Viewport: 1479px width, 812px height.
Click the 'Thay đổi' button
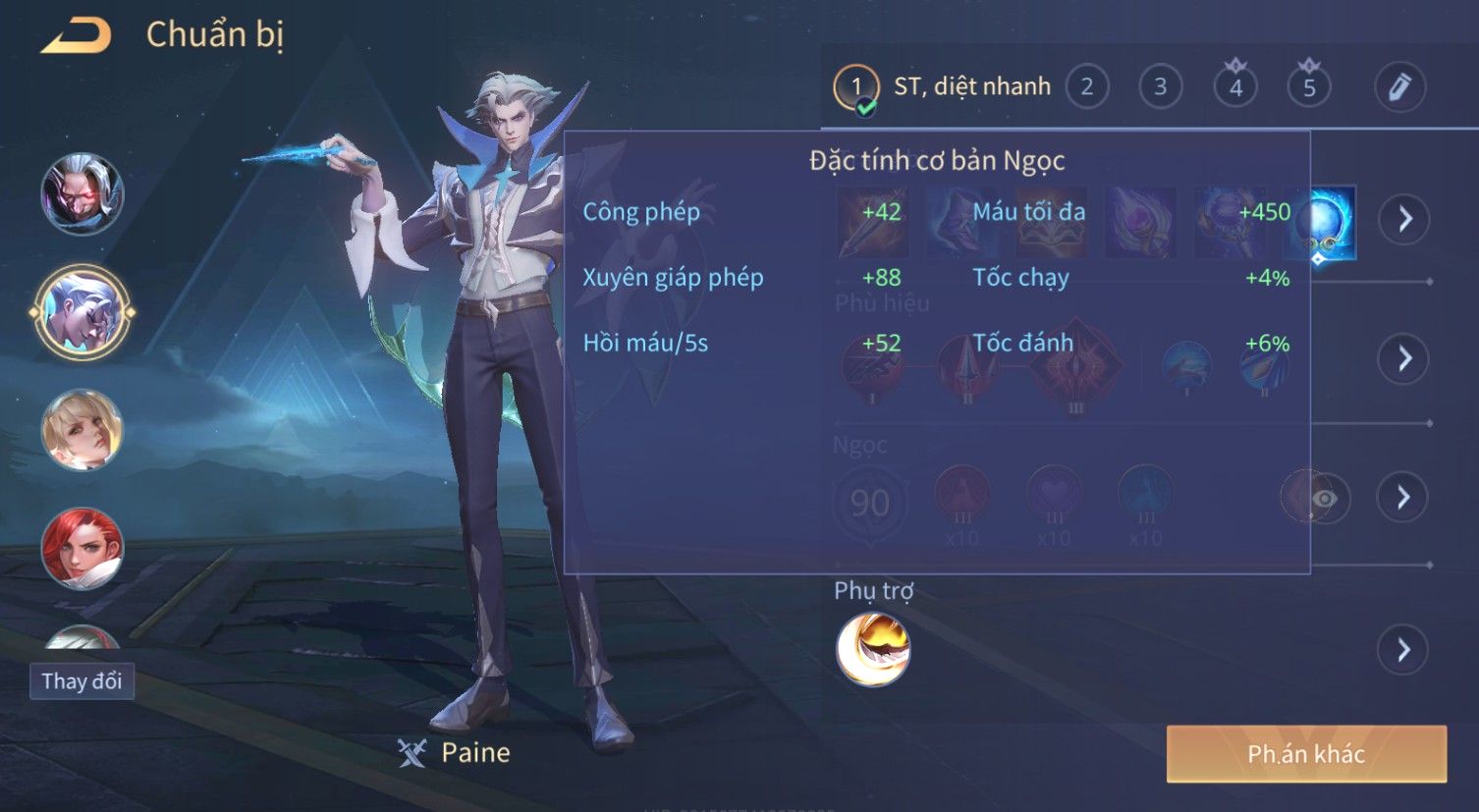[x=82, y=680]
